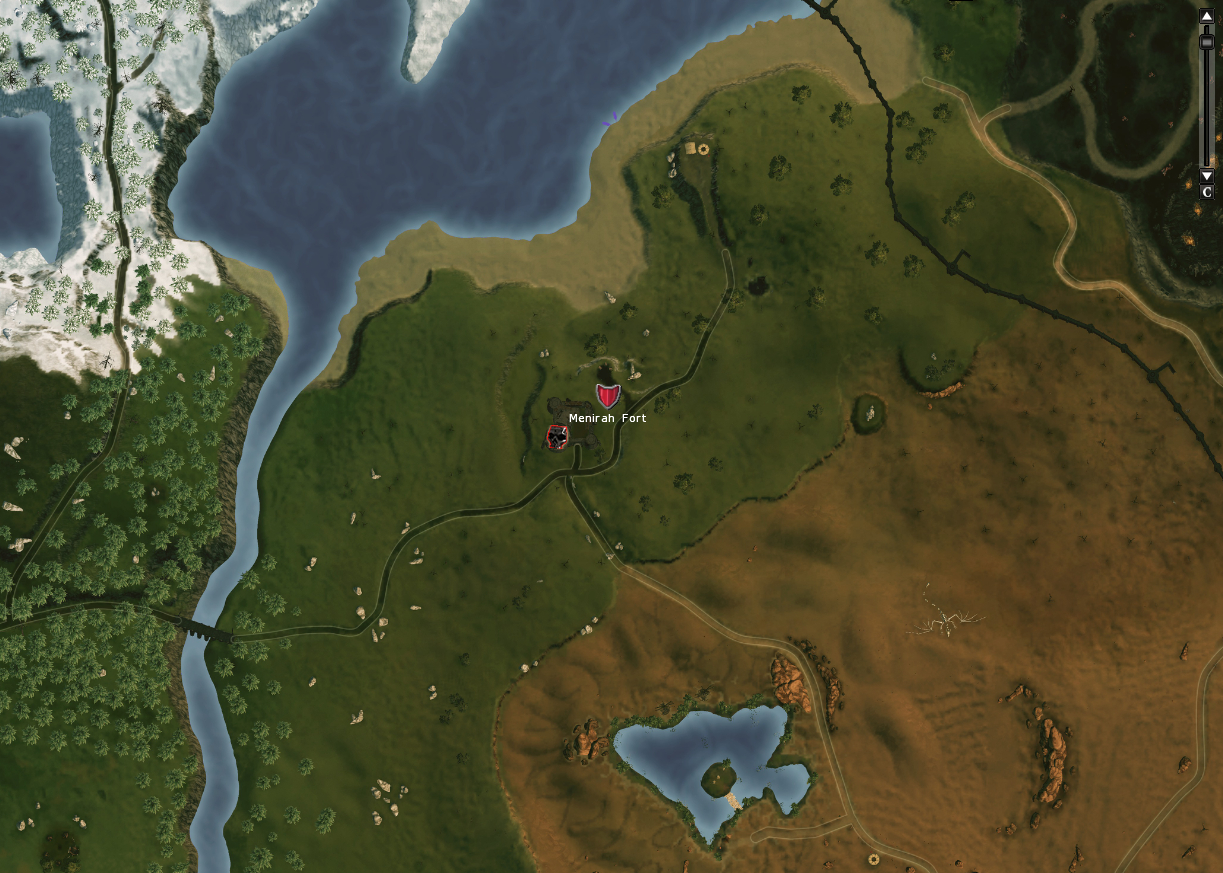Viewport: 1223px width, 873px height.
Task: Click the map zoom slider's up arrow
Action: point(1206,16)
